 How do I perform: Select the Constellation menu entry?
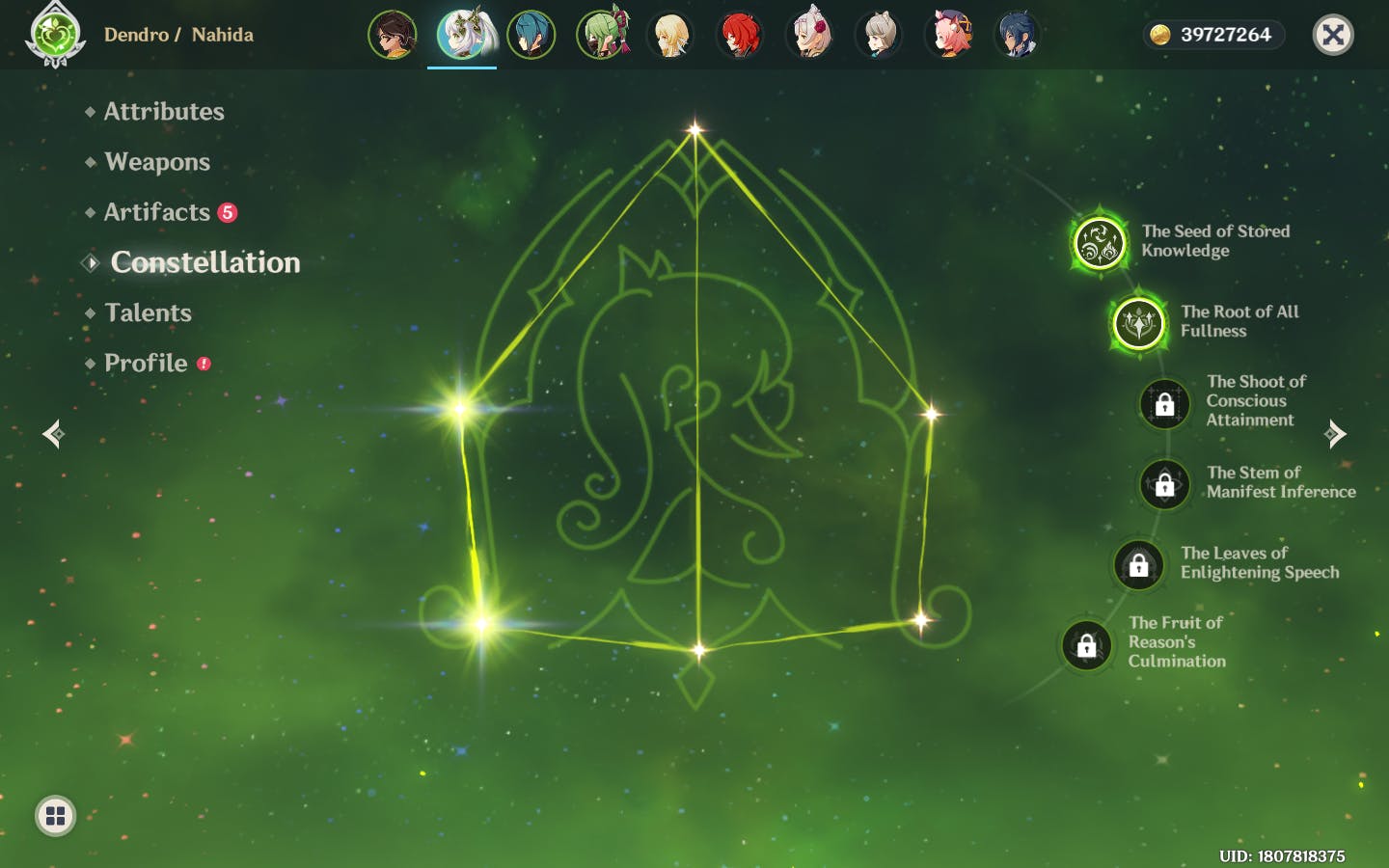[204, 262]
